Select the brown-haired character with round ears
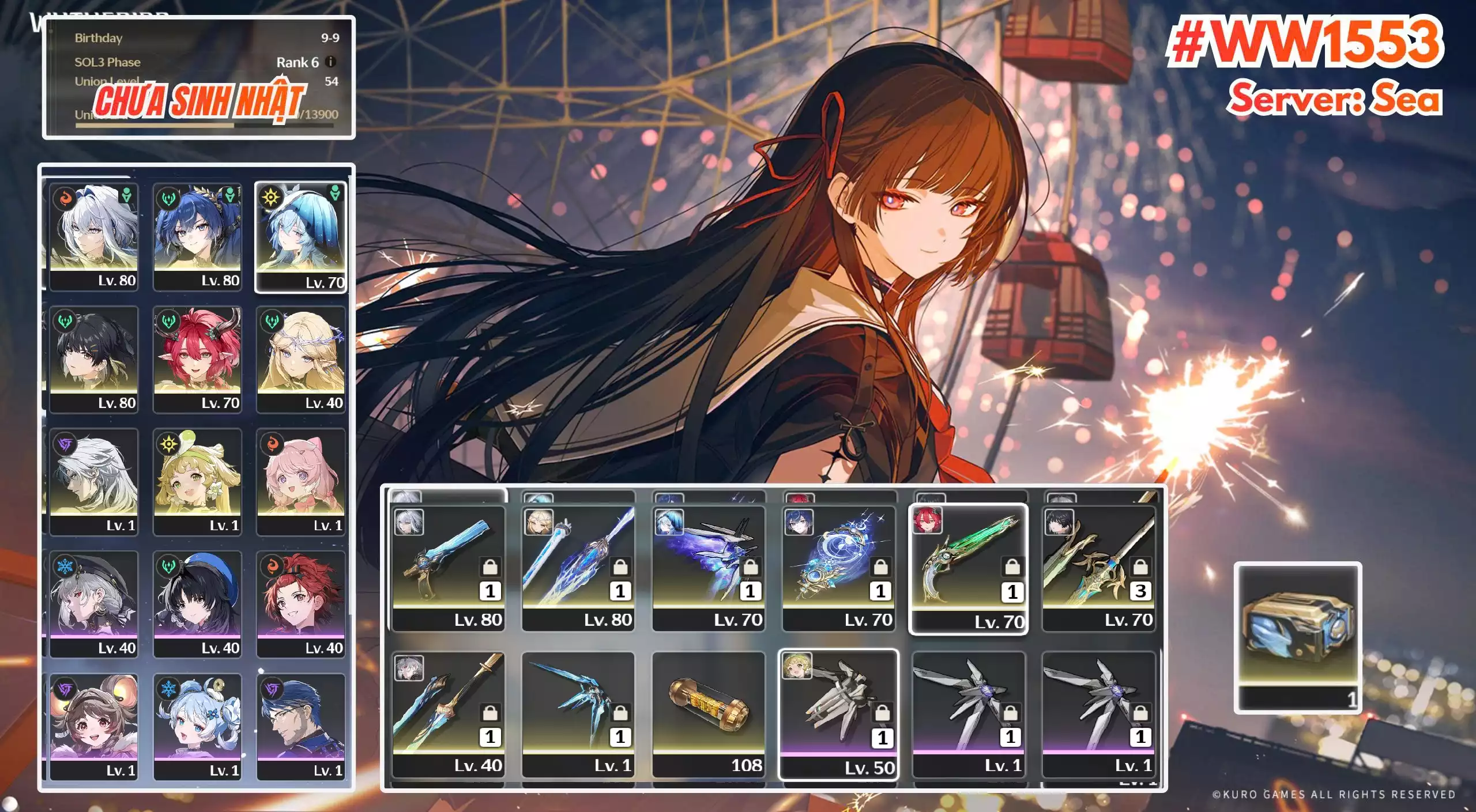 pyautogui.click(x=93, y=726)
